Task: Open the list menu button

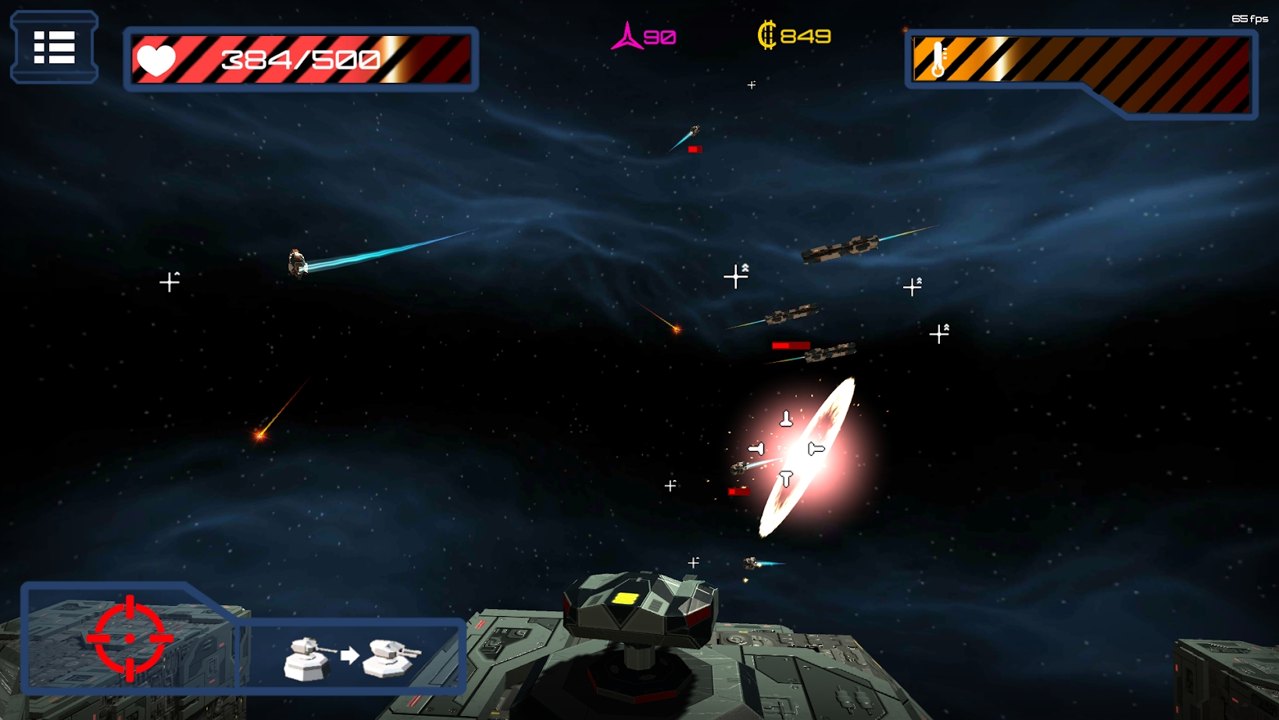Action: click(x=54, y=47)
